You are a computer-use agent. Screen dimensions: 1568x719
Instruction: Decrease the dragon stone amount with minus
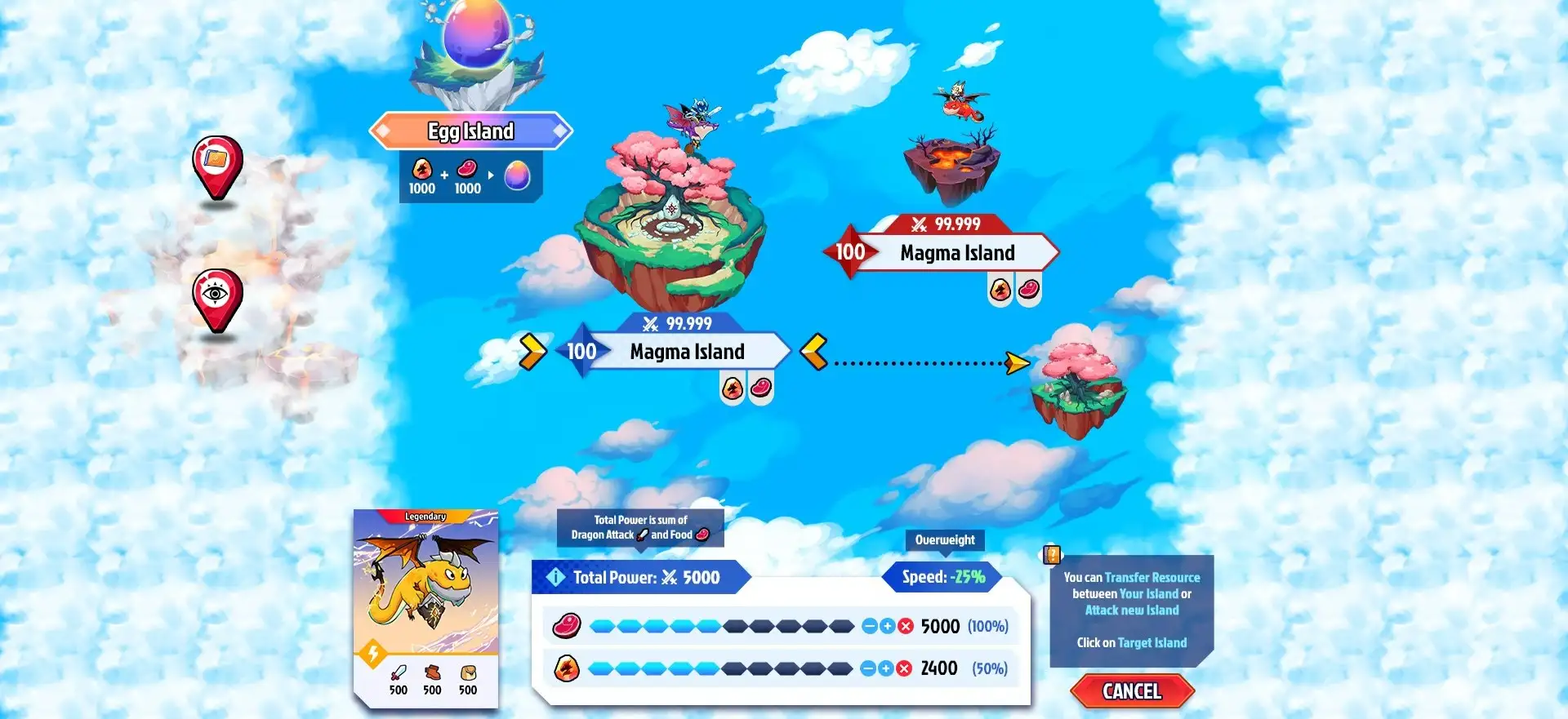pos(868,668)
